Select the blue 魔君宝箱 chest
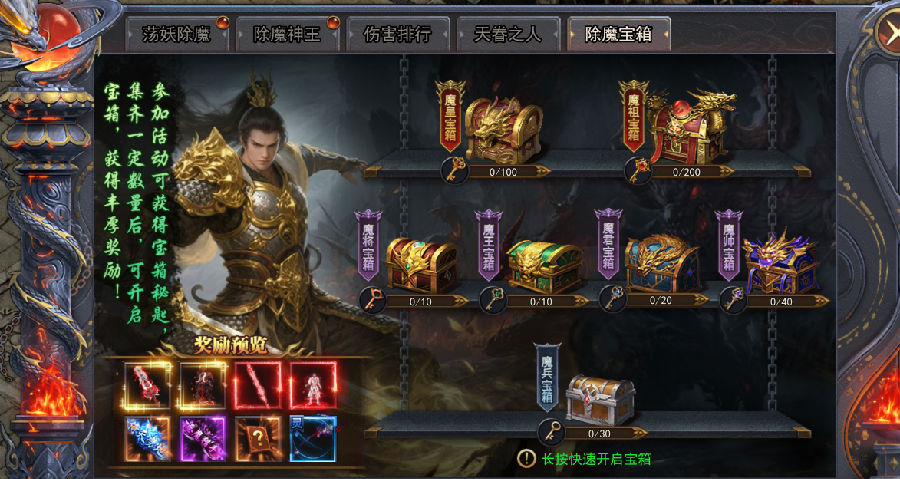The width and height of the screenshot is (900, 479). tap(662, 262)
